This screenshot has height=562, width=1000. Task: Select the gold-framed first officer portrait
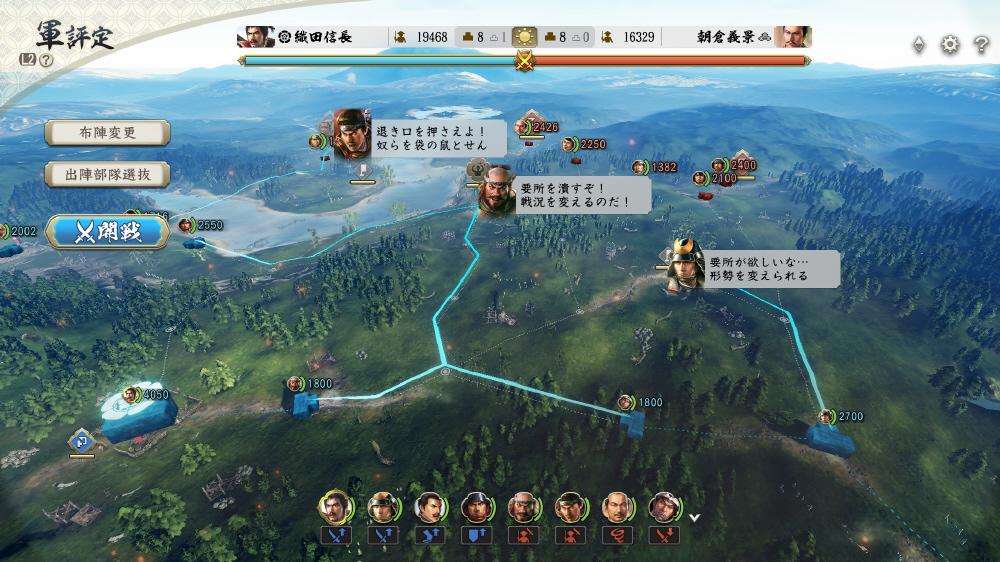[x=335, y=508]
